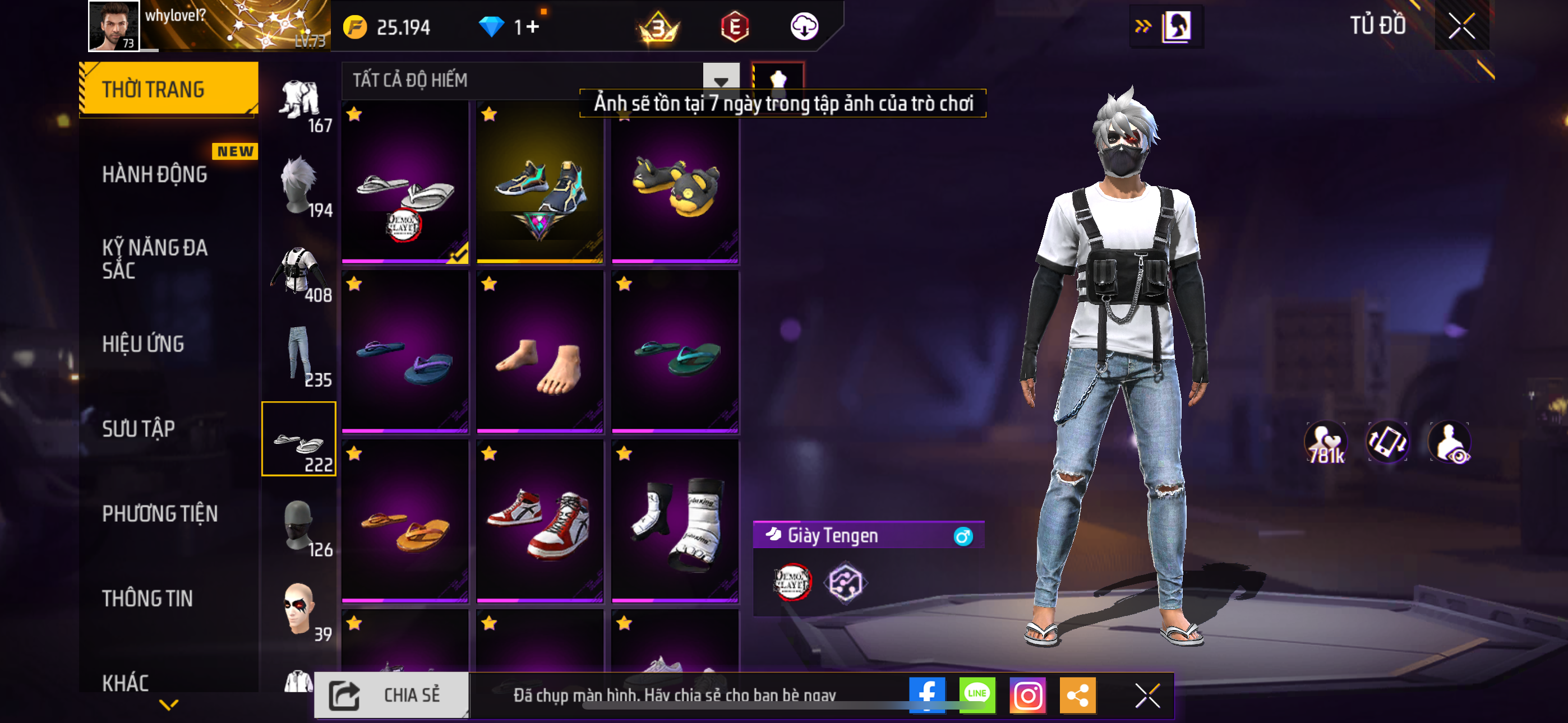Close the Tủ Đồ wardrobe screen
Screen dimensions: 1568x723
tap(1461, 26)
